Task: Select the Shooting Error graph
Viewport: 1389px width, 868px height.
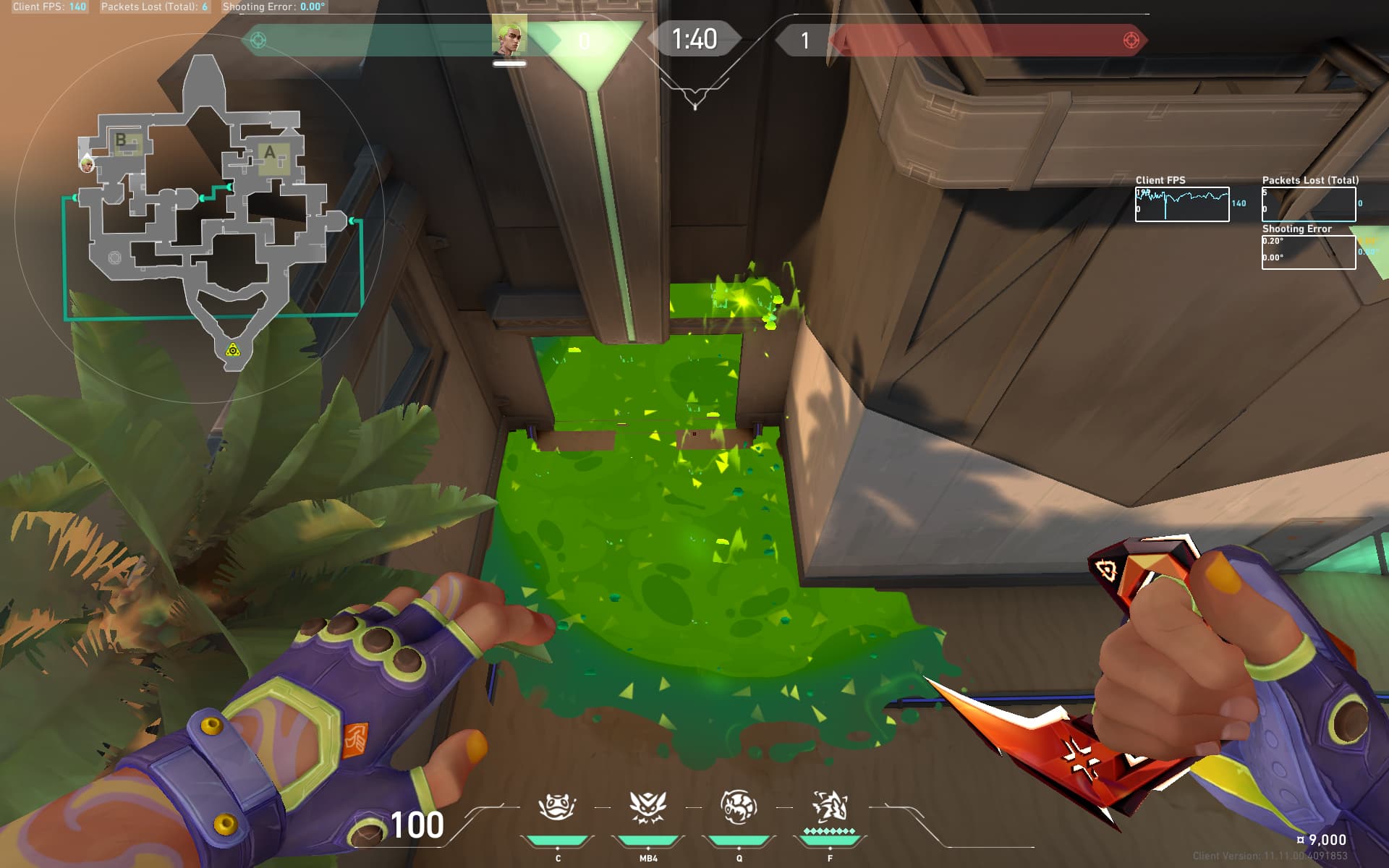Action: 1308,252
